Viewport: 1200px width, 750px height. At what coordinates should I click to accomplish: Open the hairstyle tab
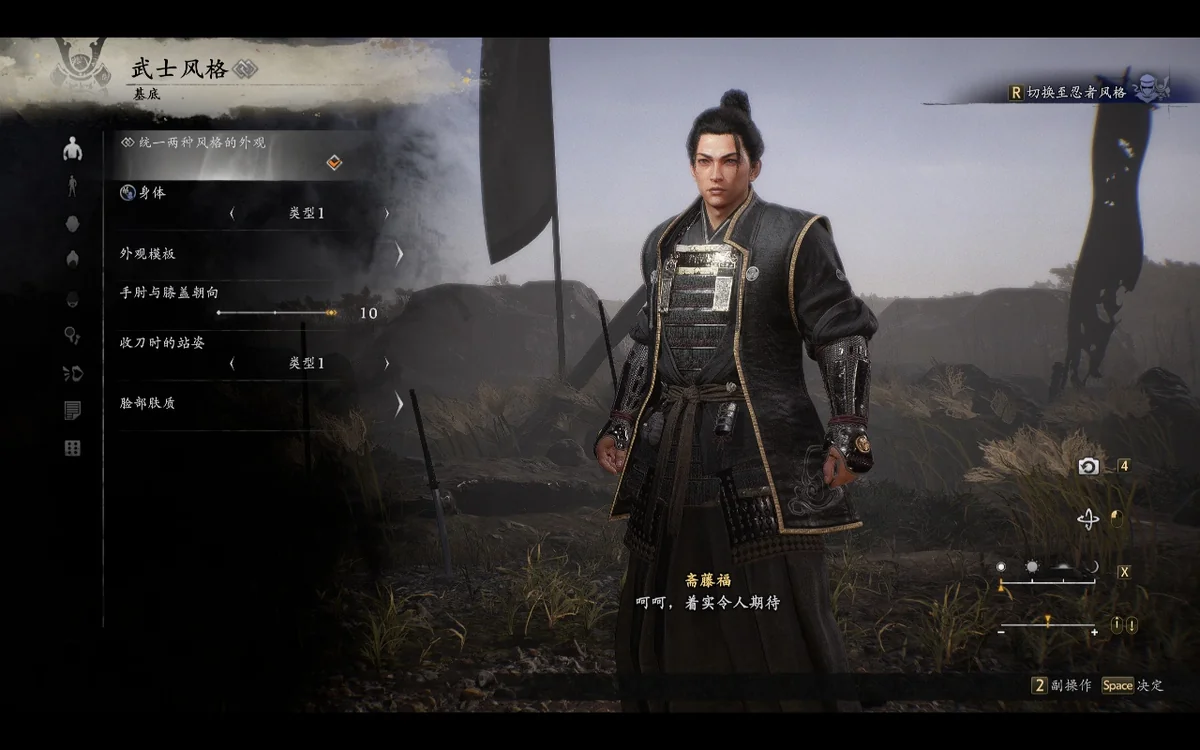72,260
